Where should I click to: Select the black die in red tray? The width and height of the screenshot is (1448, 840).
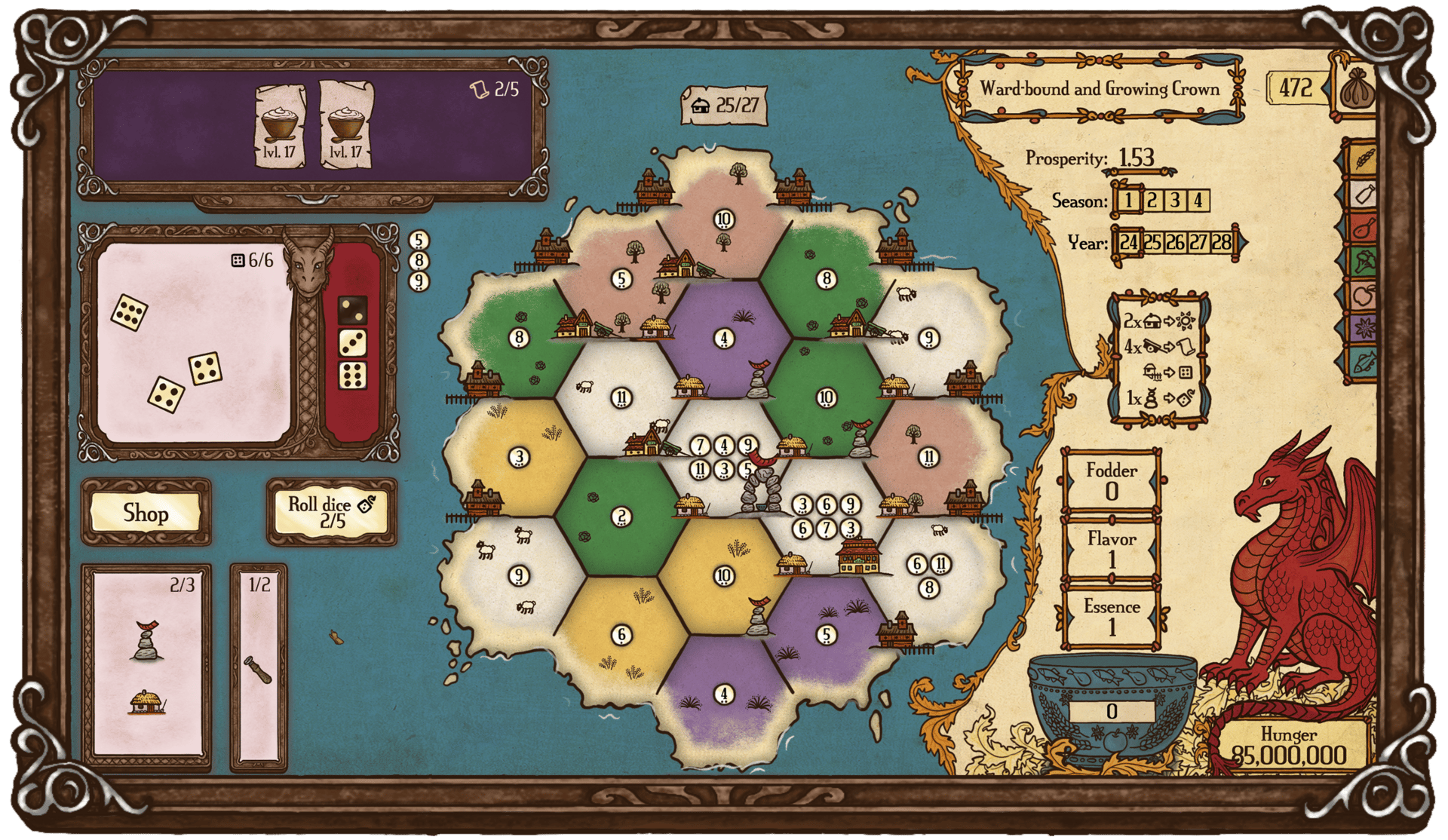[351, 309]
